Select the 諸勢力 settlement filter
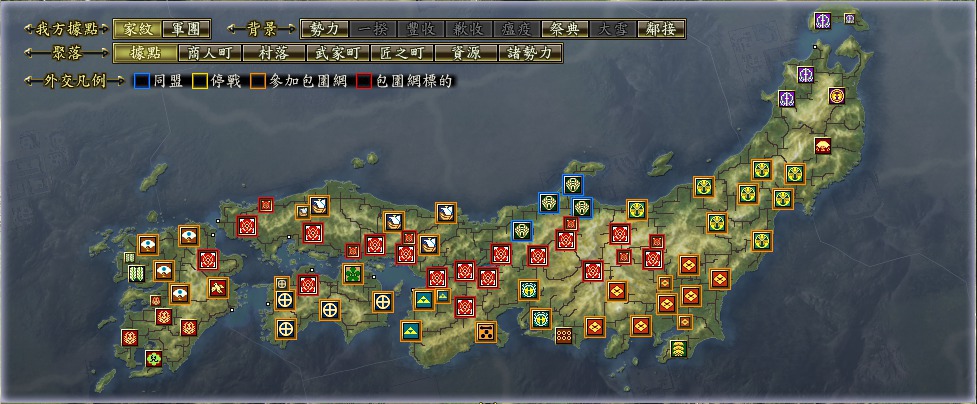 (528, 53)
